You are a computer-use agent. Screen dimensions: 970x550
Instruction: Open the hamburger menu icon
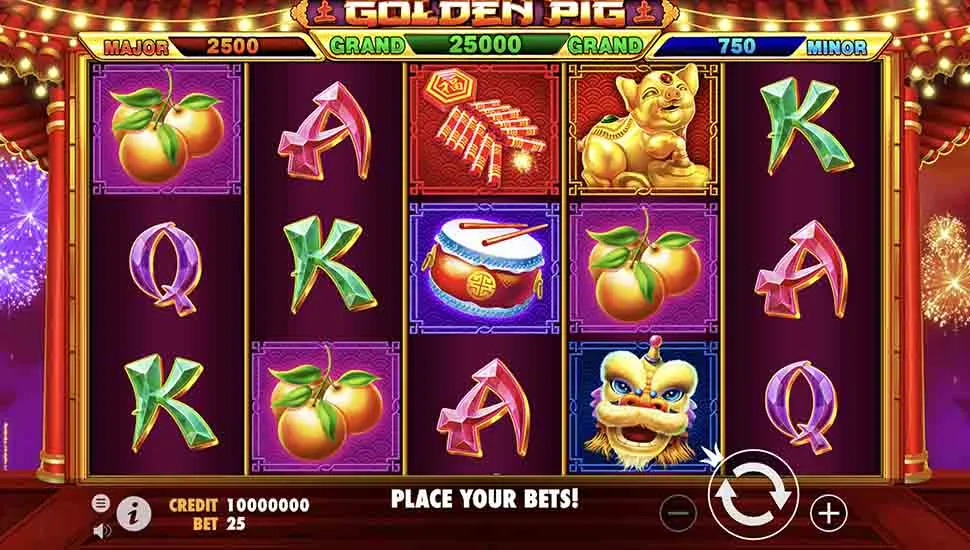(x=101, y=503)
